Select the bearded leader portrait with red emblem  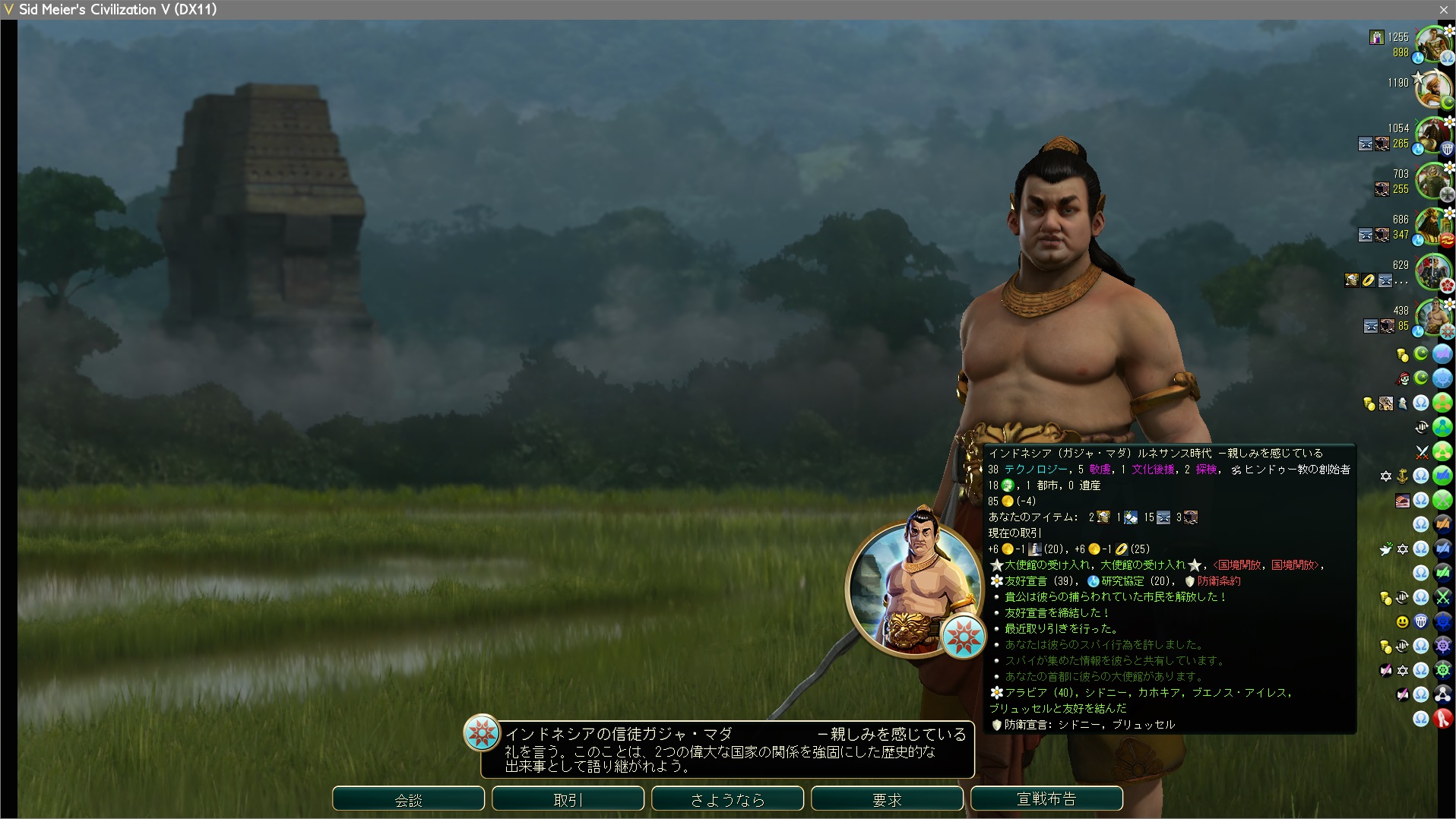click(1433, 228)
